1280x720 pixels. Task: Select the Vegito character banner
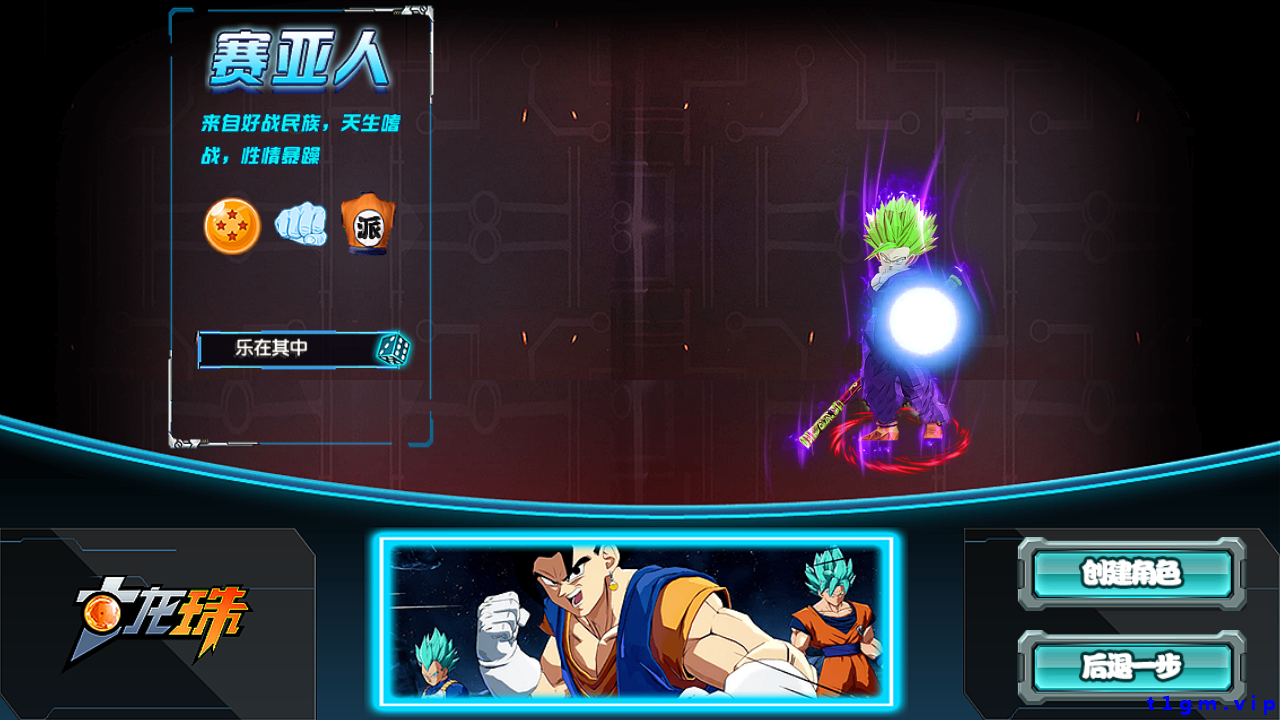click(636, 621)
